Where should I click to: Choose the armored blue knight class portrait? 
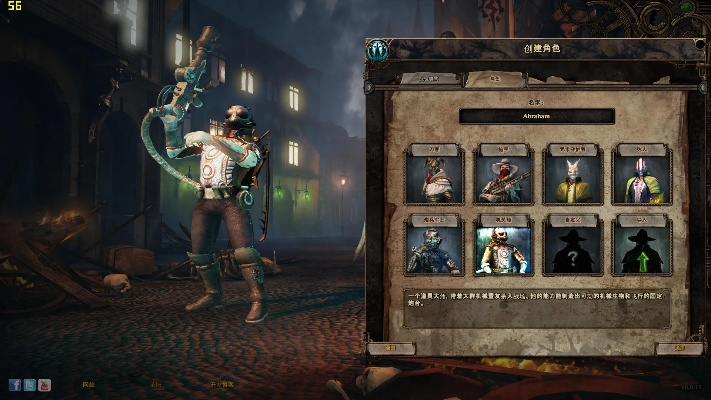click(435, 247)
